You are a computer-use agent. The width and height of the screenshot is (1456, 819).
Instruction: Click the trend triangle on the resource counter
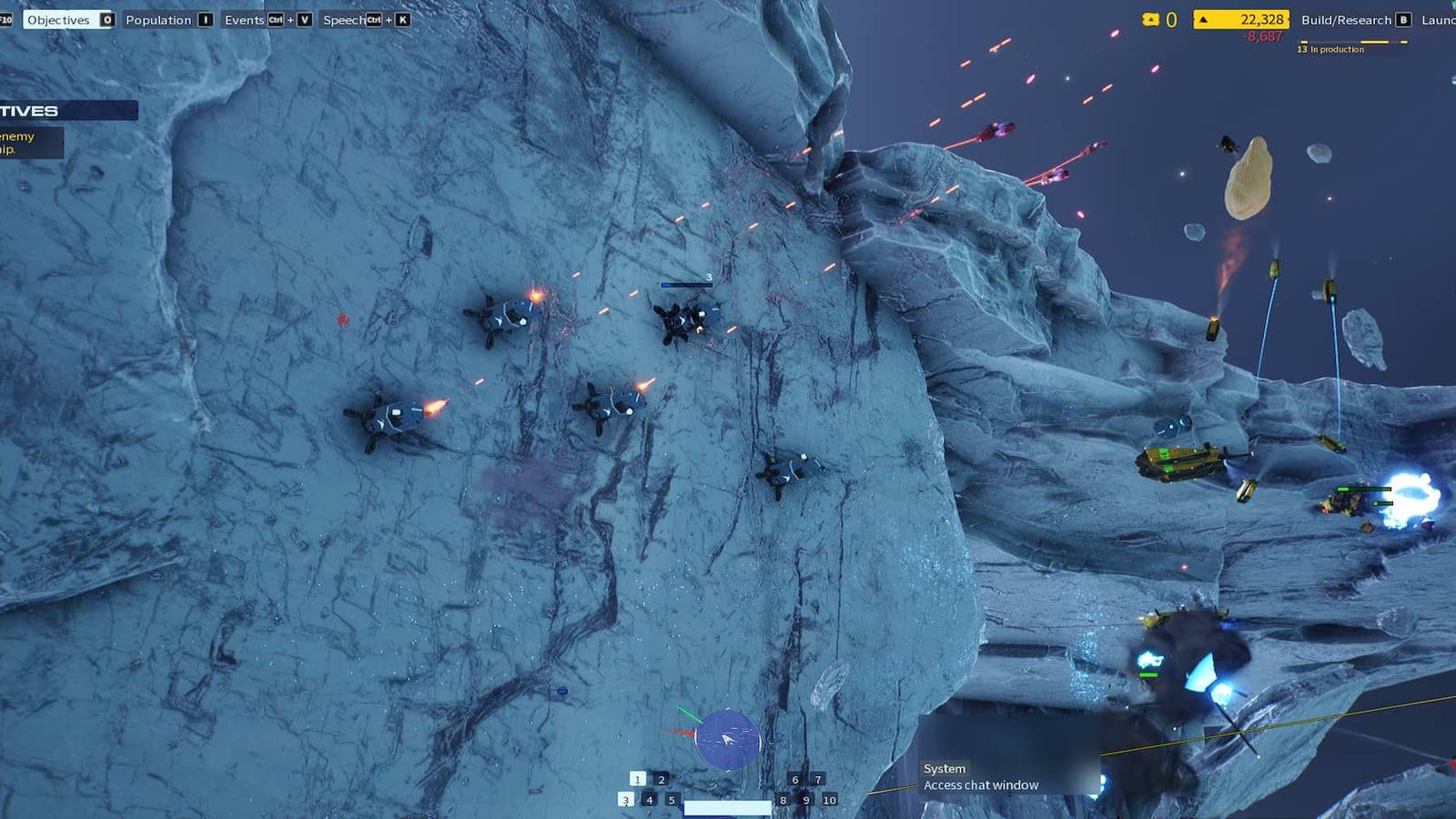coord(1203,18)
